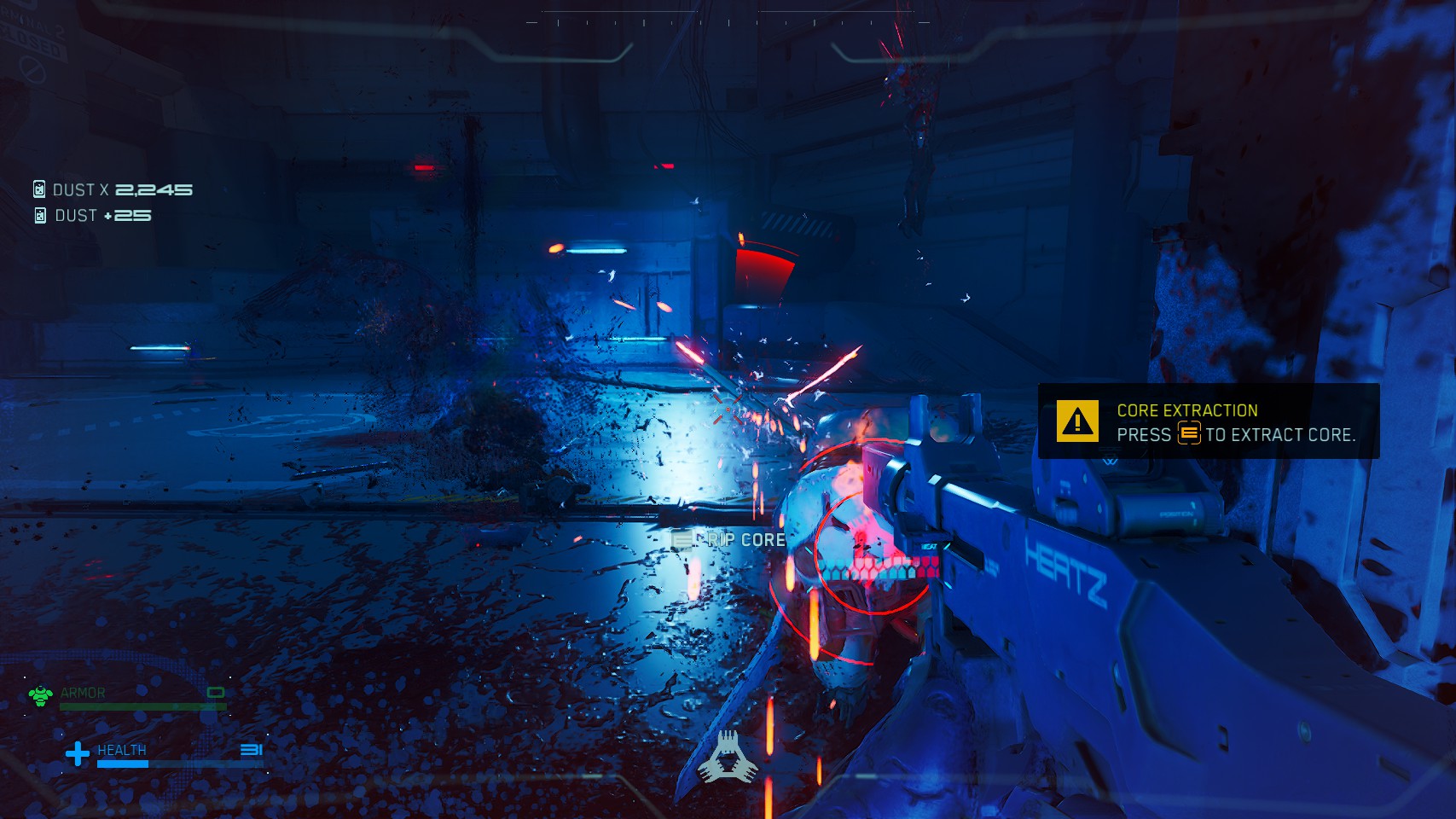
Task: Click the blue health cross icon
Action: (x=78, y=753)
